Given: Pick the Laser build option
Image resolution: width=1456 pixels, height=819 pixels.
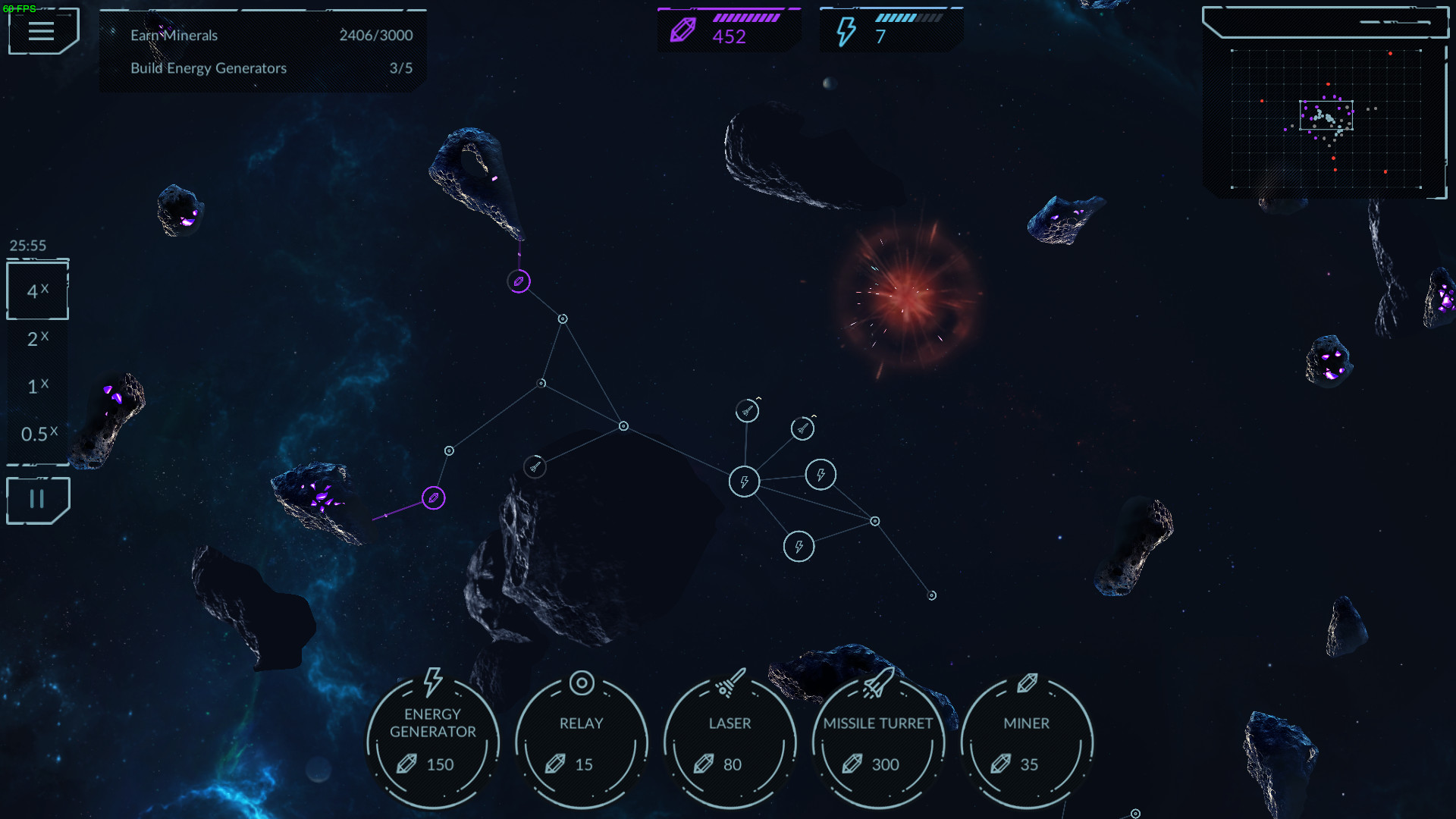Looking at the screenshot, I should tap(730, 741).
